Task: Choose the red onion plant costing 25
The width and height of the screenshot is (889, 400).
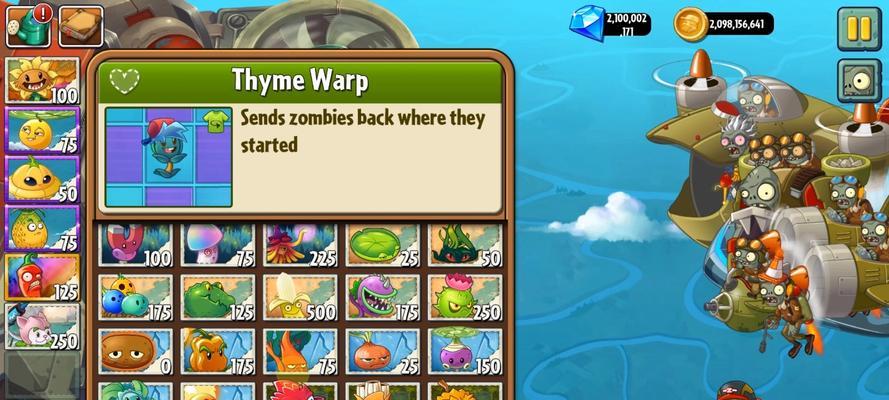Action: point(383,352)
